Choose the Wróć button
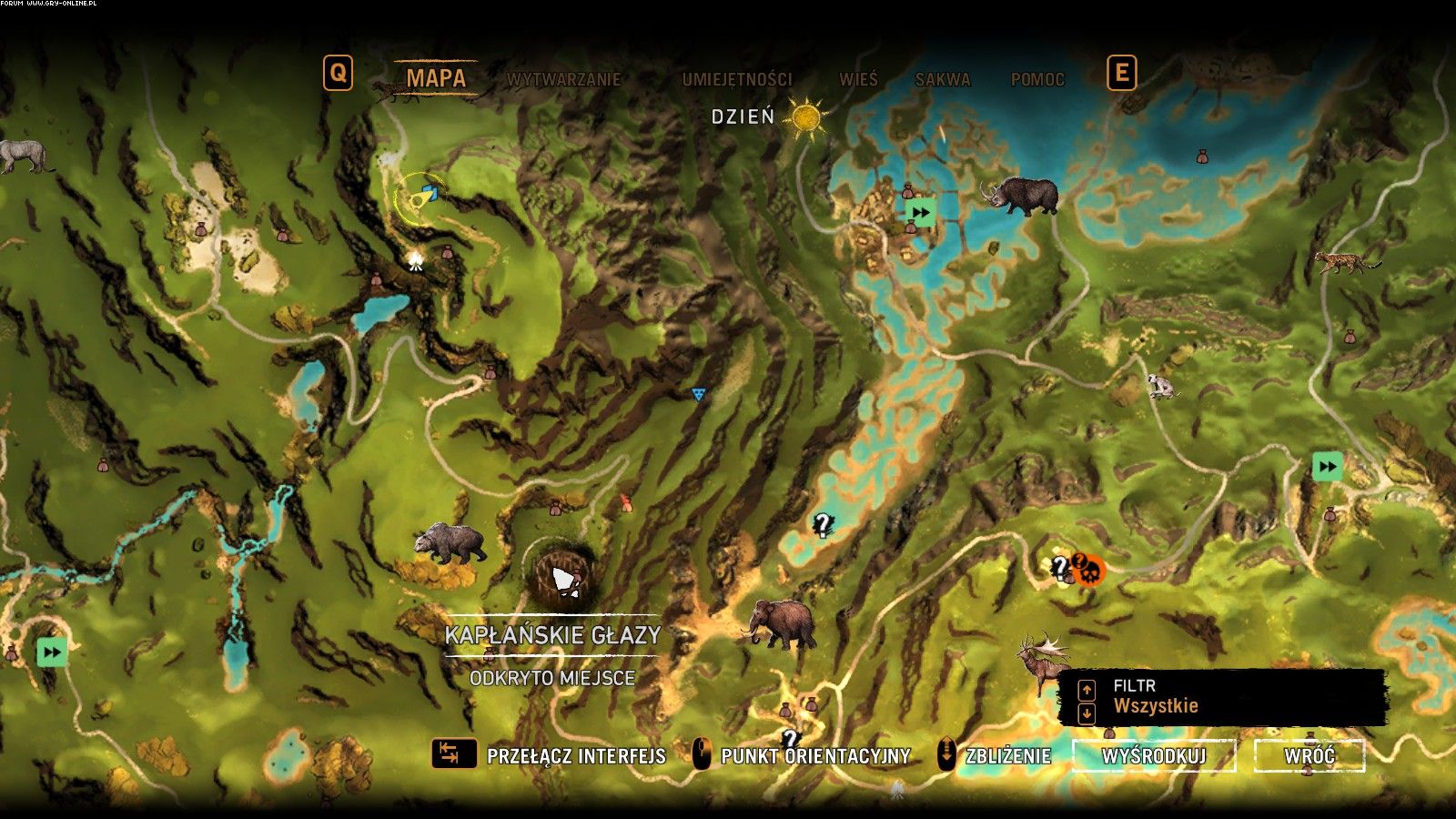The image size is (1456, 819). [1309, 755]
